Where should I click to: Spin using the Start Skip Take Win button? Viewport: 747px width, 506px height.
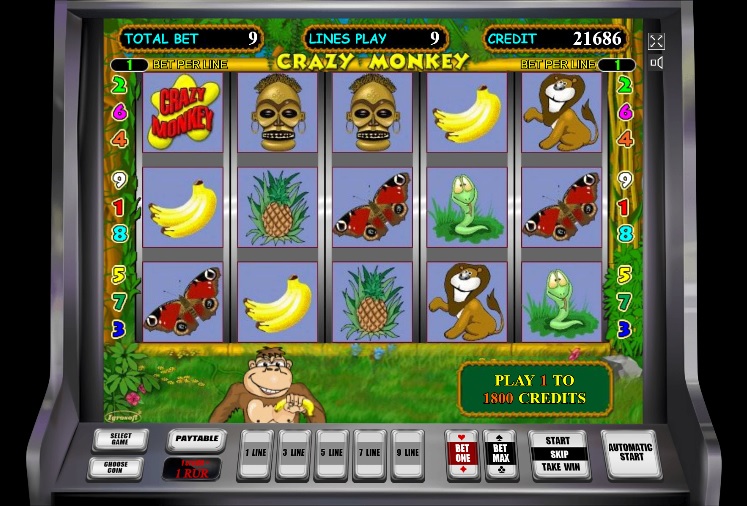point(558,454)
